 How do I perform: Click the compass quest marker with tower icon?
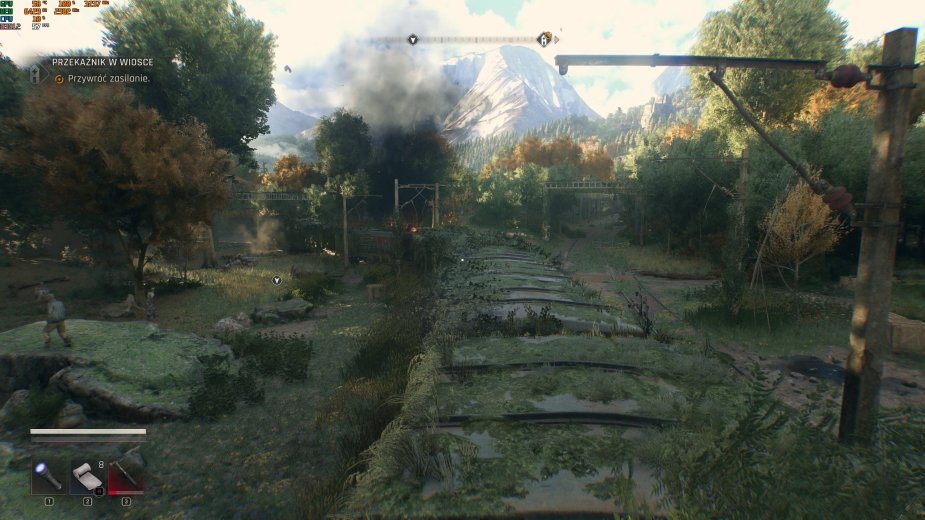pos(544,39)
